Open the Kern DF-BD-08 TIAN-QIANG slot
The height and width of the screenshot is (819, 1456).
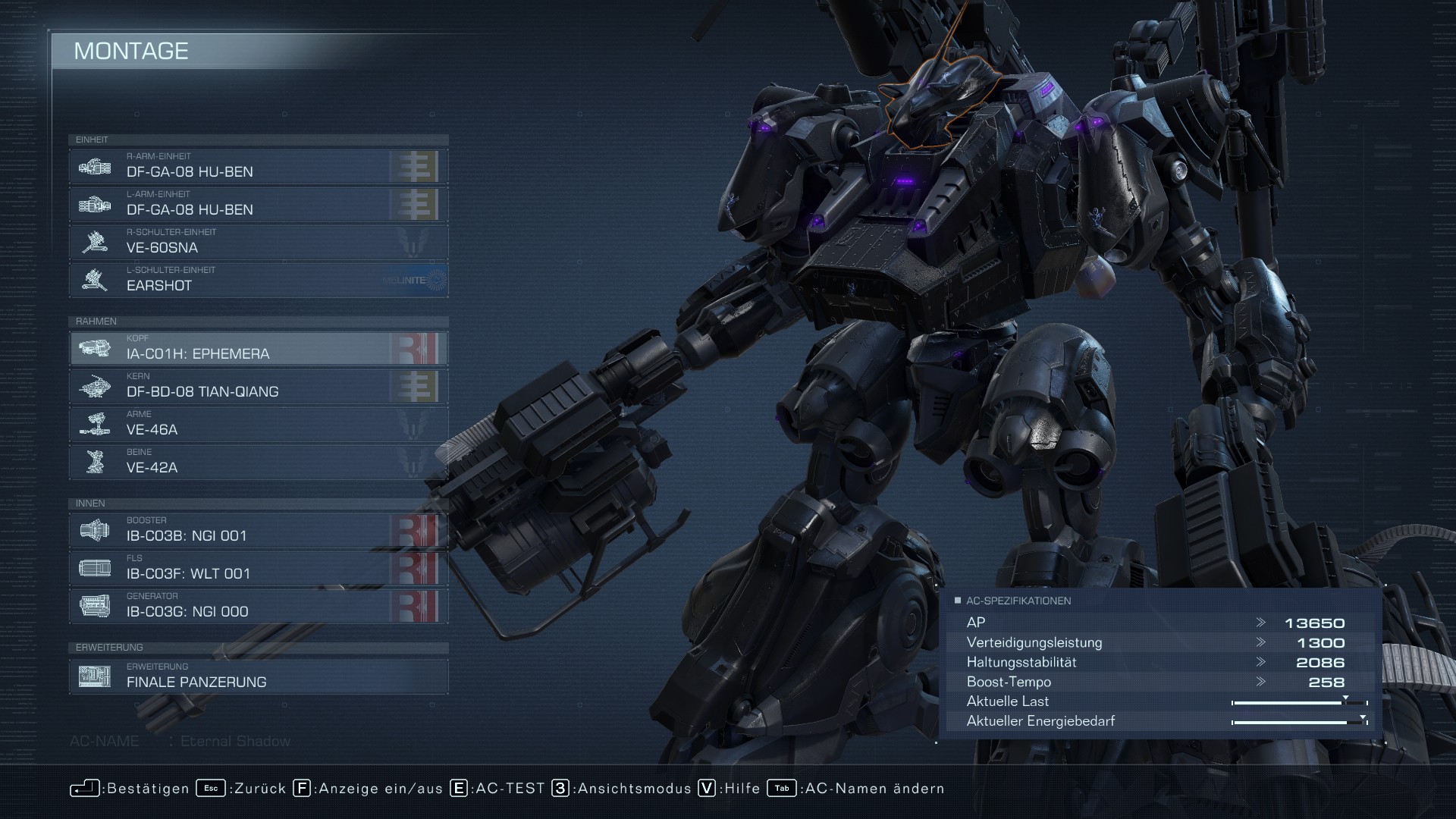coord(258,386)
